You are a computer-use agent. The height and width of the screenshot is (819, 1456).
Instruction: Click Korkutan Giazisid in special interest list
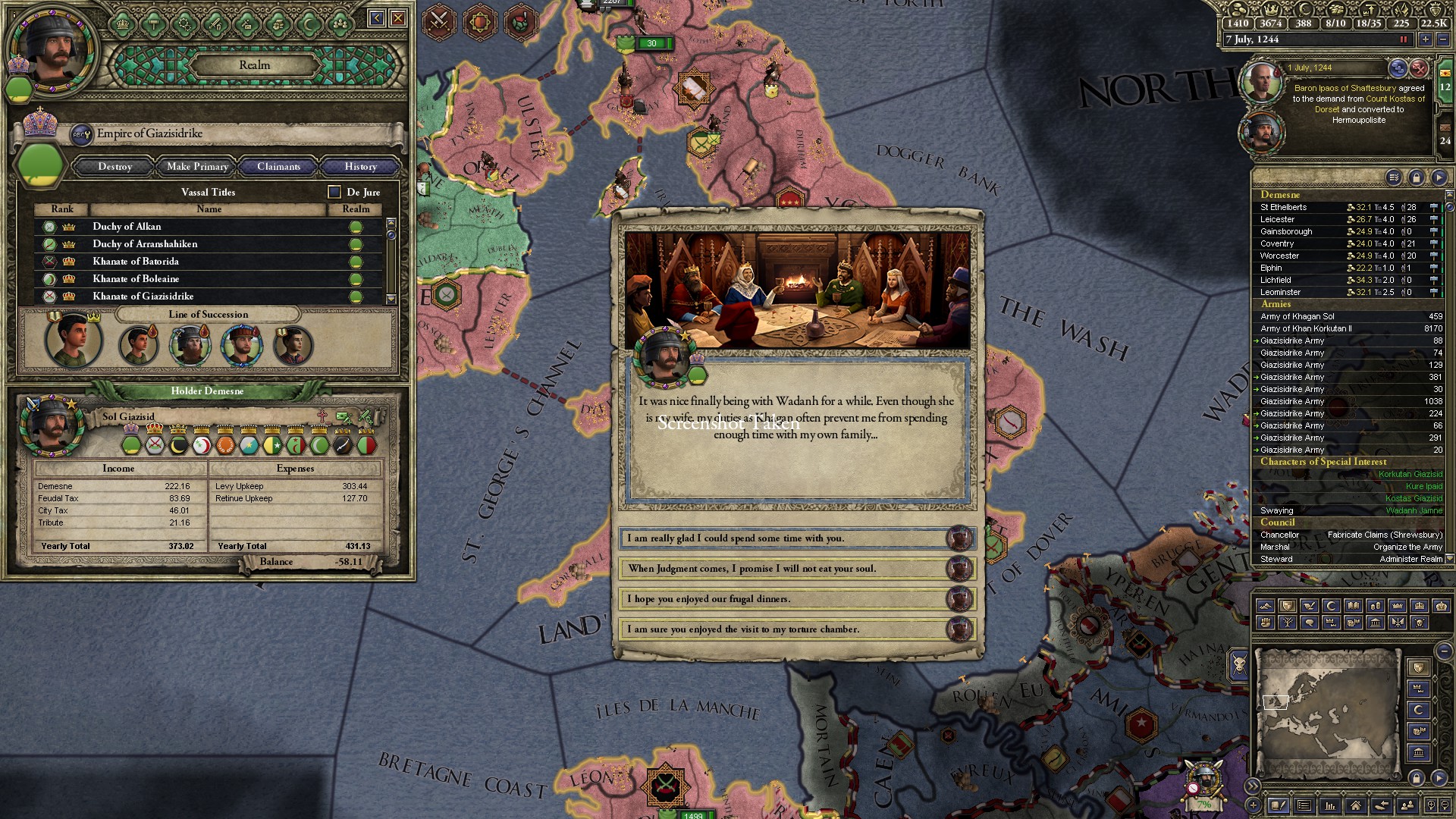1410,475
